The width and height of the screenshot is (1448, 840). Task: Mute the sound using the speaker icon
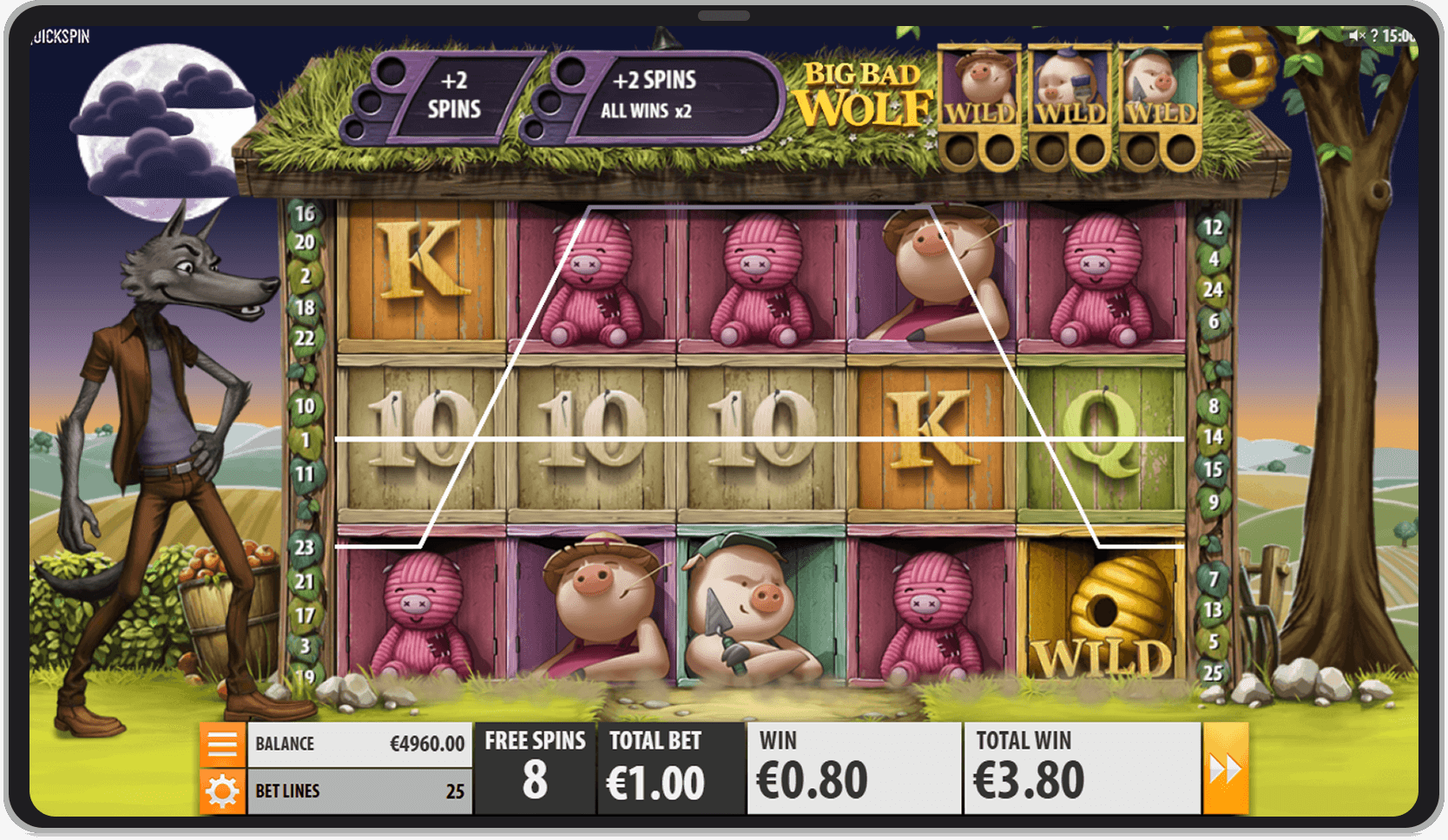pyautogui.click(x=1356, y=36)
